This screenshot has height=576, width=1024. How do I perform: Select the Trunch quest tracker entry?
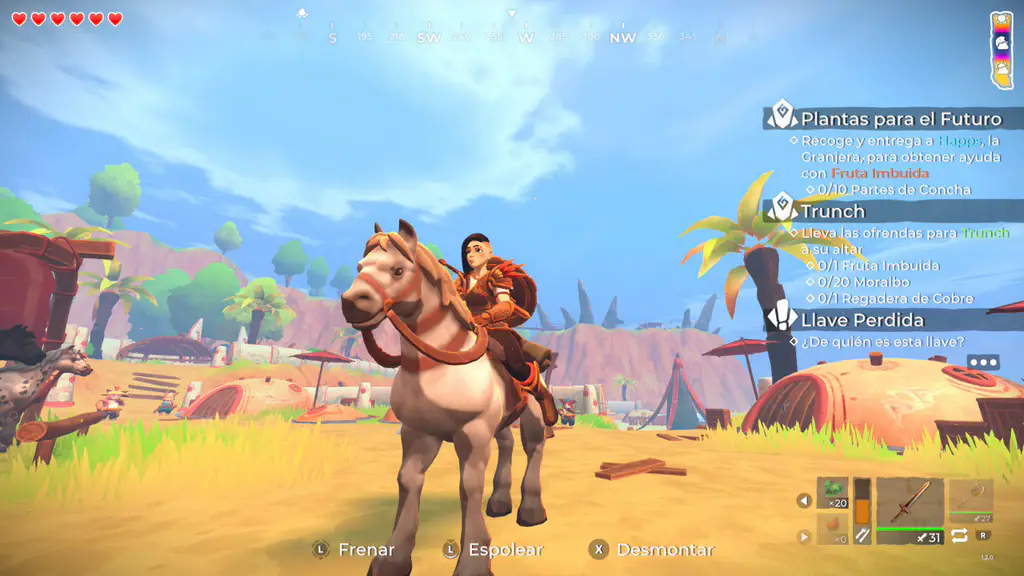pos(832,211)
